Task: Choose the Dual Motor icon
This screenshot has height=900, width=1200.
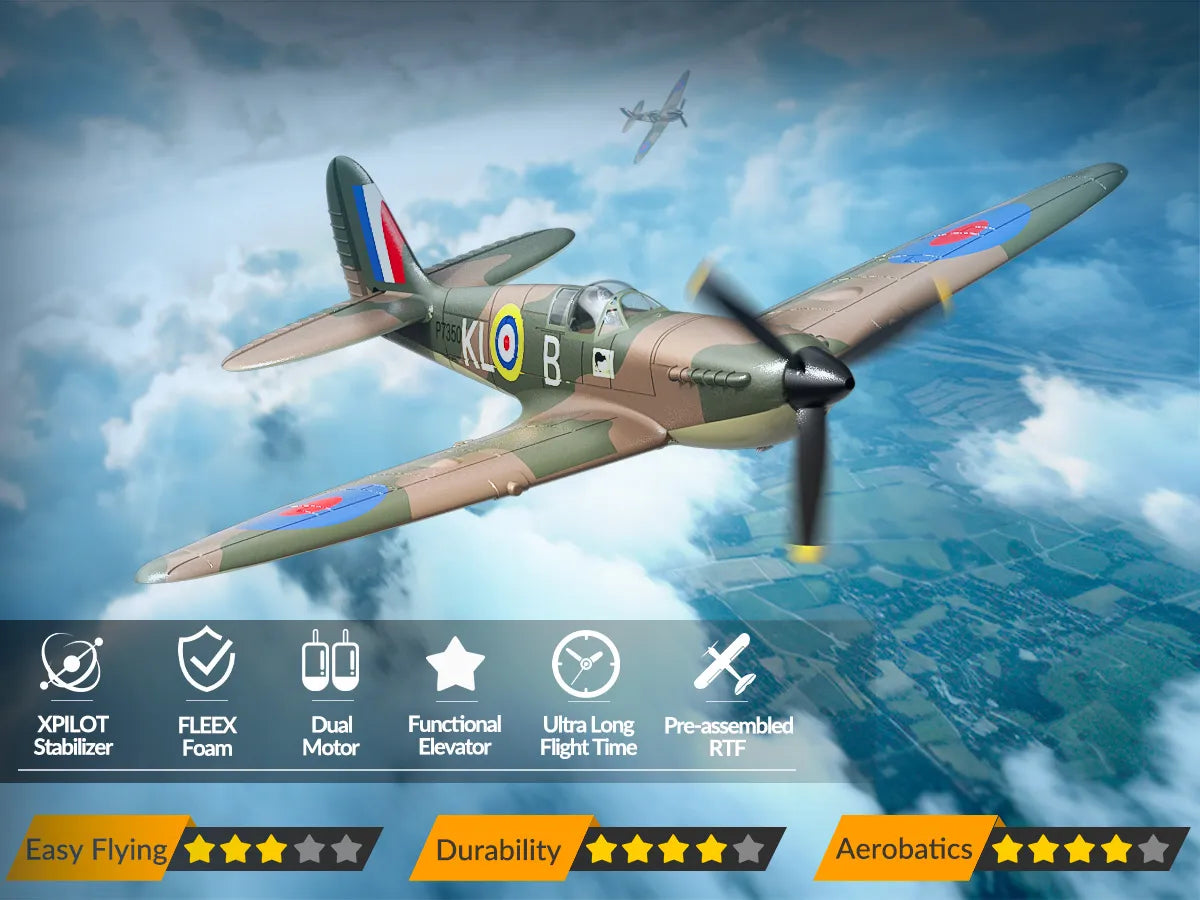Action: pos(330,661)
